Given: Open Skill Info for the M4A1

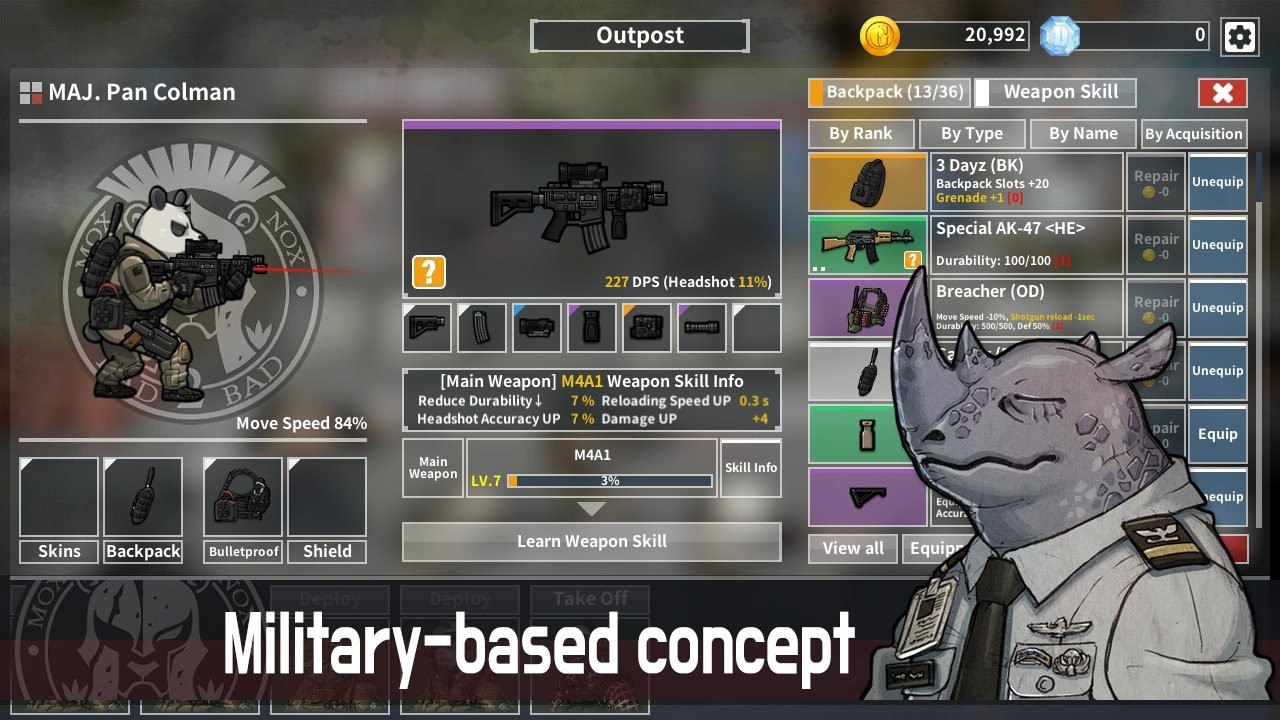Looking at the screenshot, I should [x=751, y=468].
